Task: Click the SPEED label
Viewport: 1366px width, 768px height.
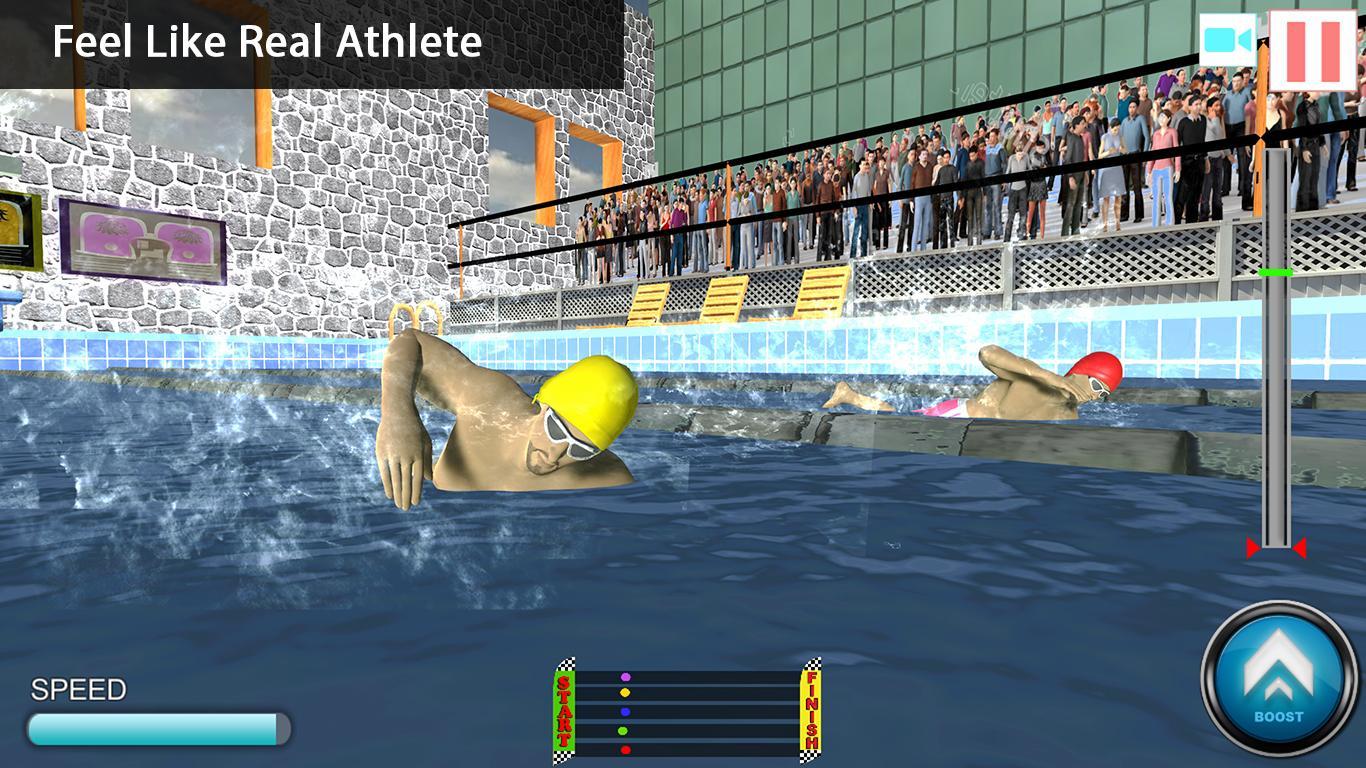Action: tap(77, 689)
